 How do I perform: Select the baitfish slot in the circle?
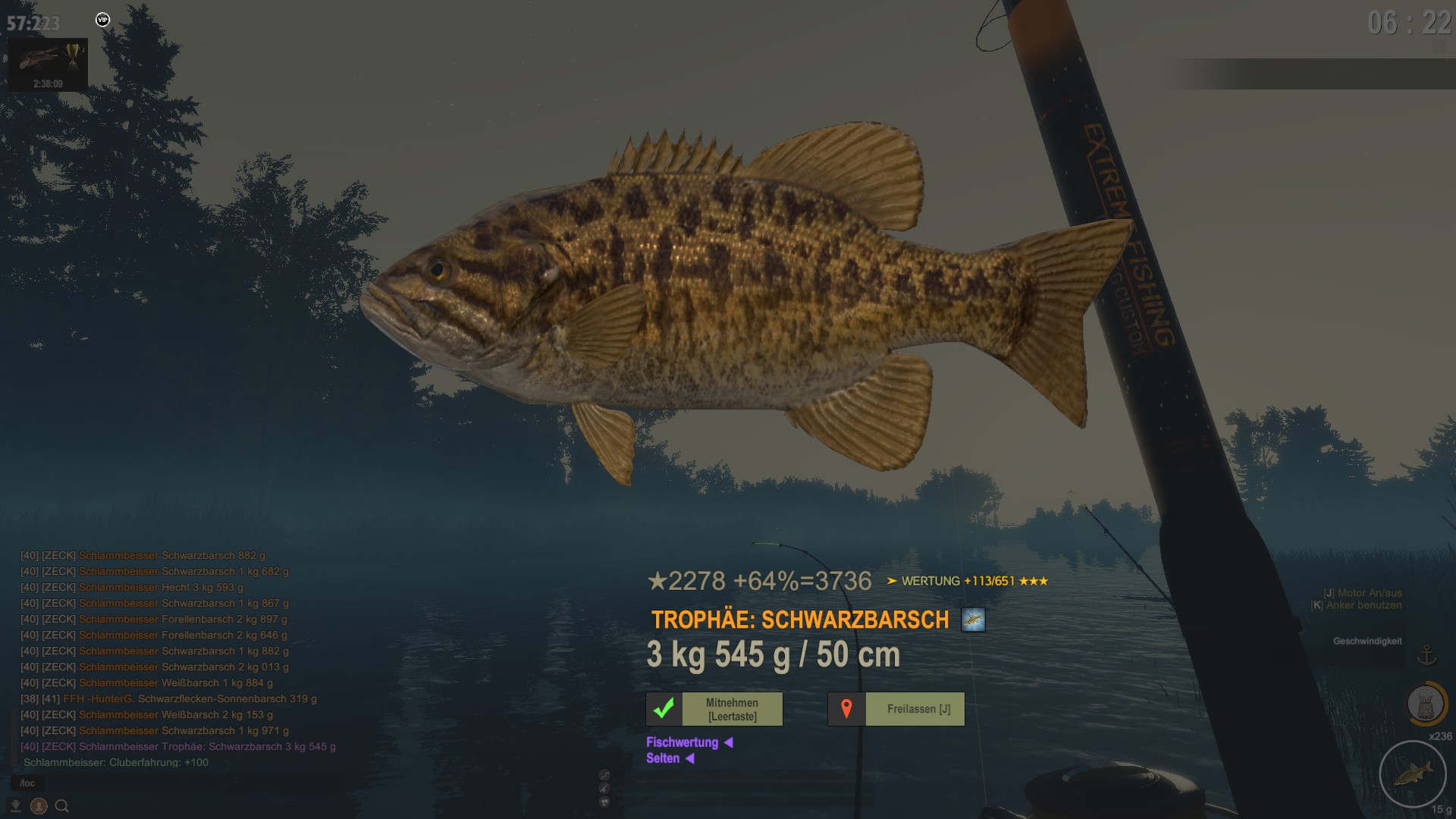coord(1412,774)
